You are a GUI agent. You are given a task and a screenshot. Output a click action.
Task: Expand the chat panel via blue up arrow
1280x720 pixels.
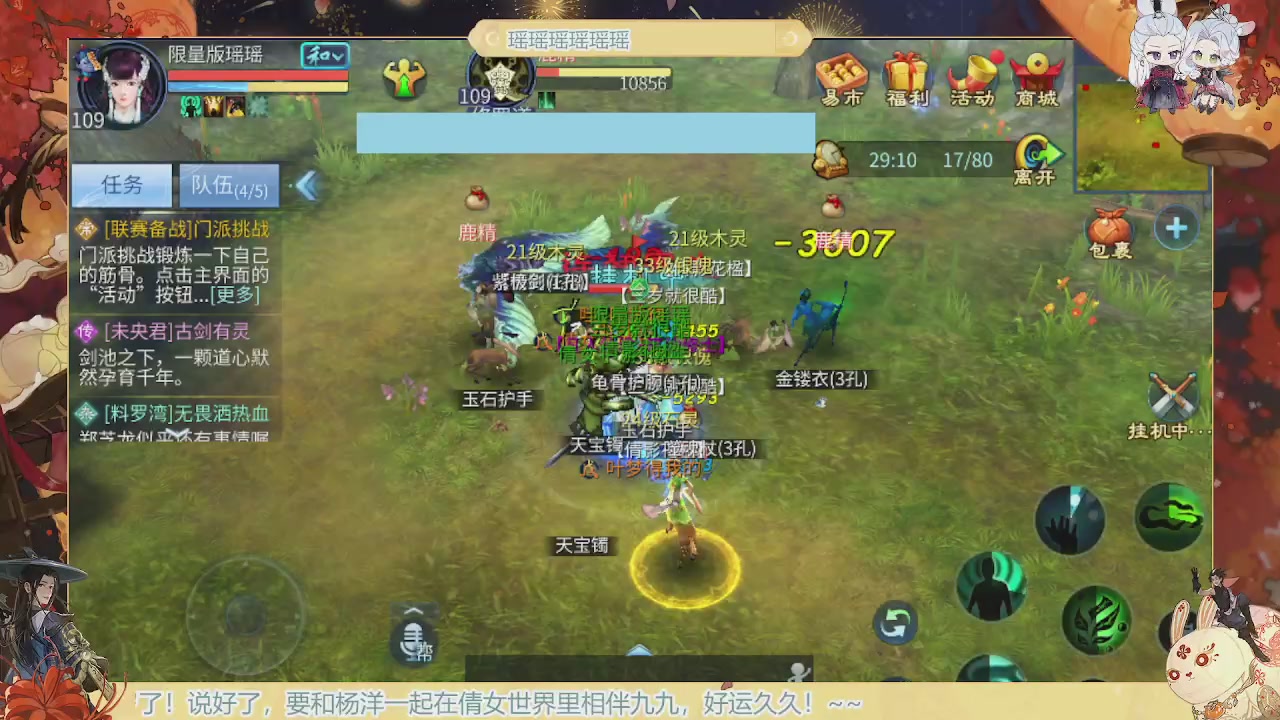point(639,651)
